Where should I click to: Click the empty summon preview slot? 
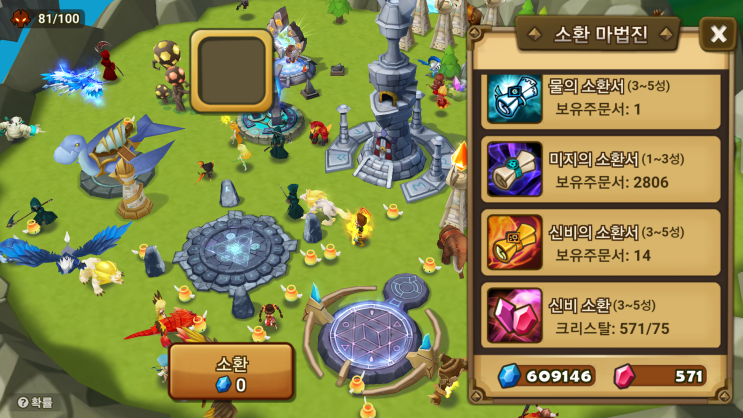pos(231,70)
